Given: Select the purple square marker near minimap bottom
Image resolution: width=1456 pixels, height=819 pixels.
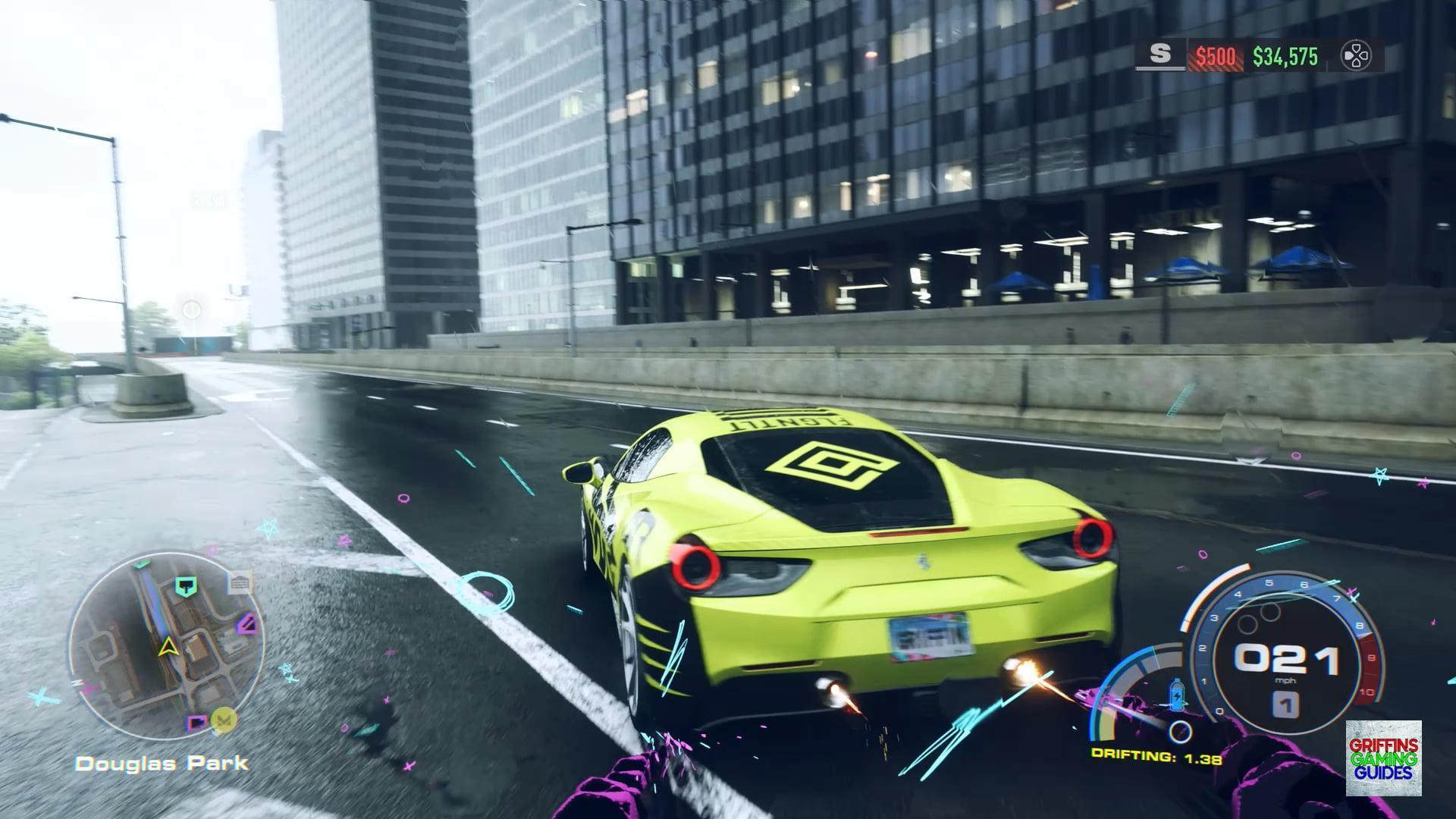Looking at the screenshot, I should coord(198,723).
